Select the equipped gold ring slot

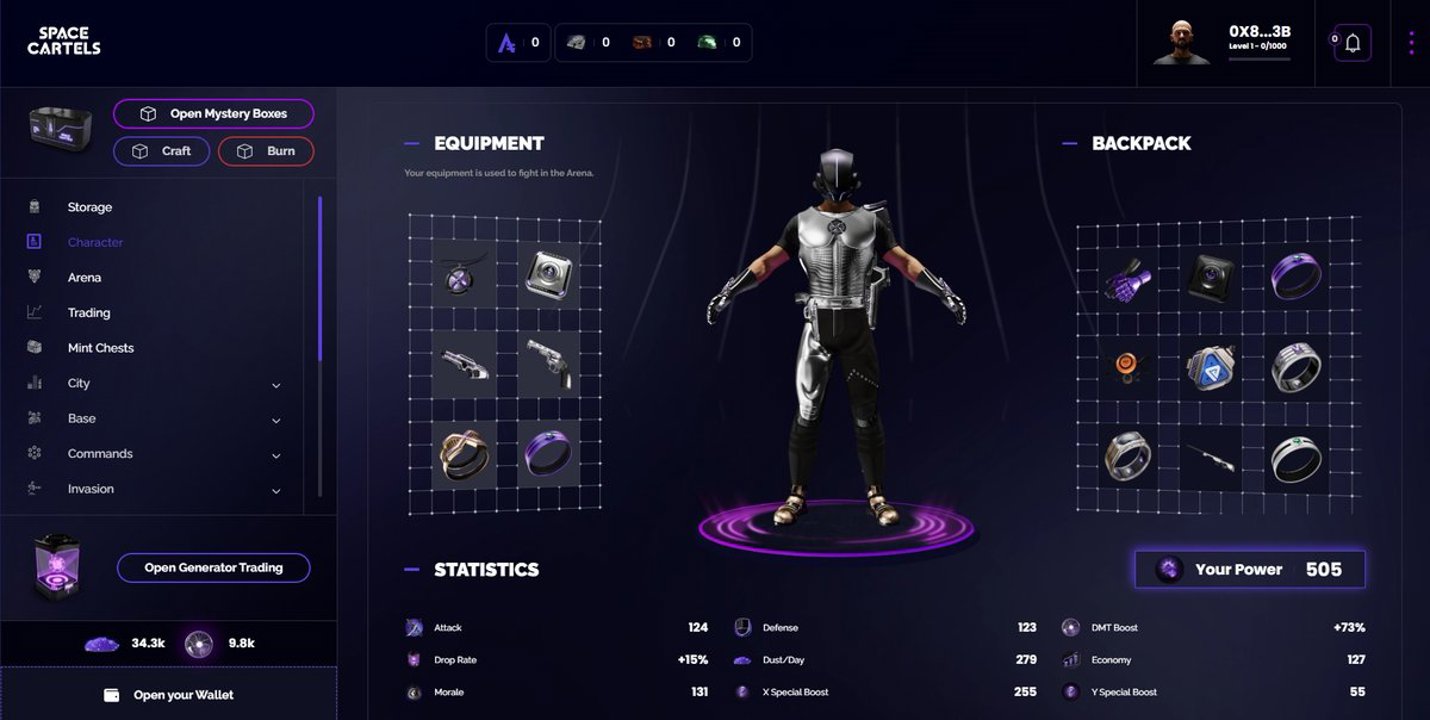(464, 454)
